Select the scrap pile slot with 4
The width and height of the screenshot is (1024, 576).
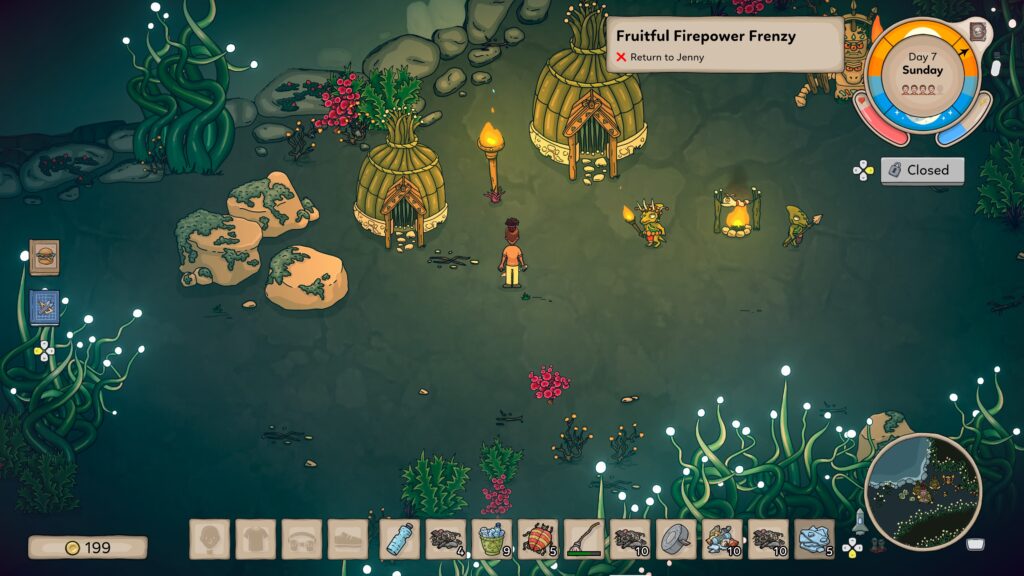(x=446, y=539)
